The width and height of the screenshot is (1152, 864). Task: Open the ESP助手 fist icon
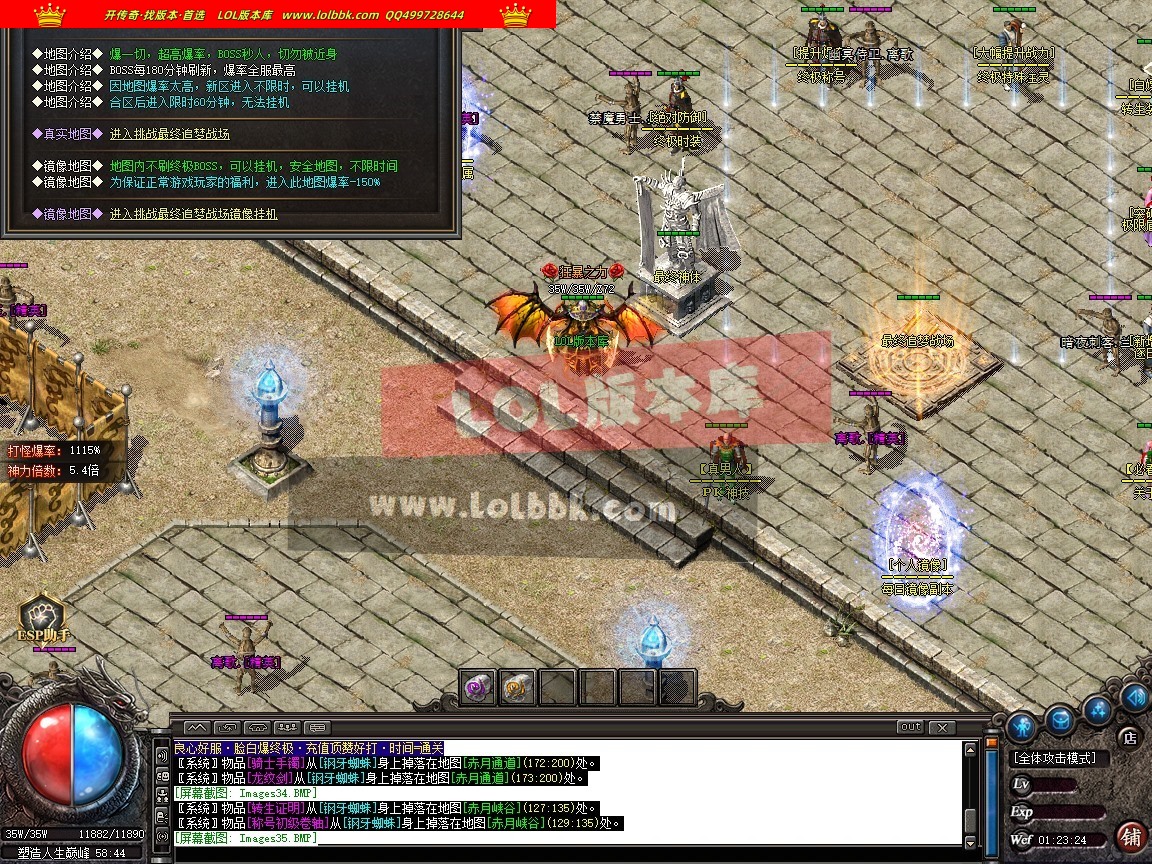click(x=42, y=614)
